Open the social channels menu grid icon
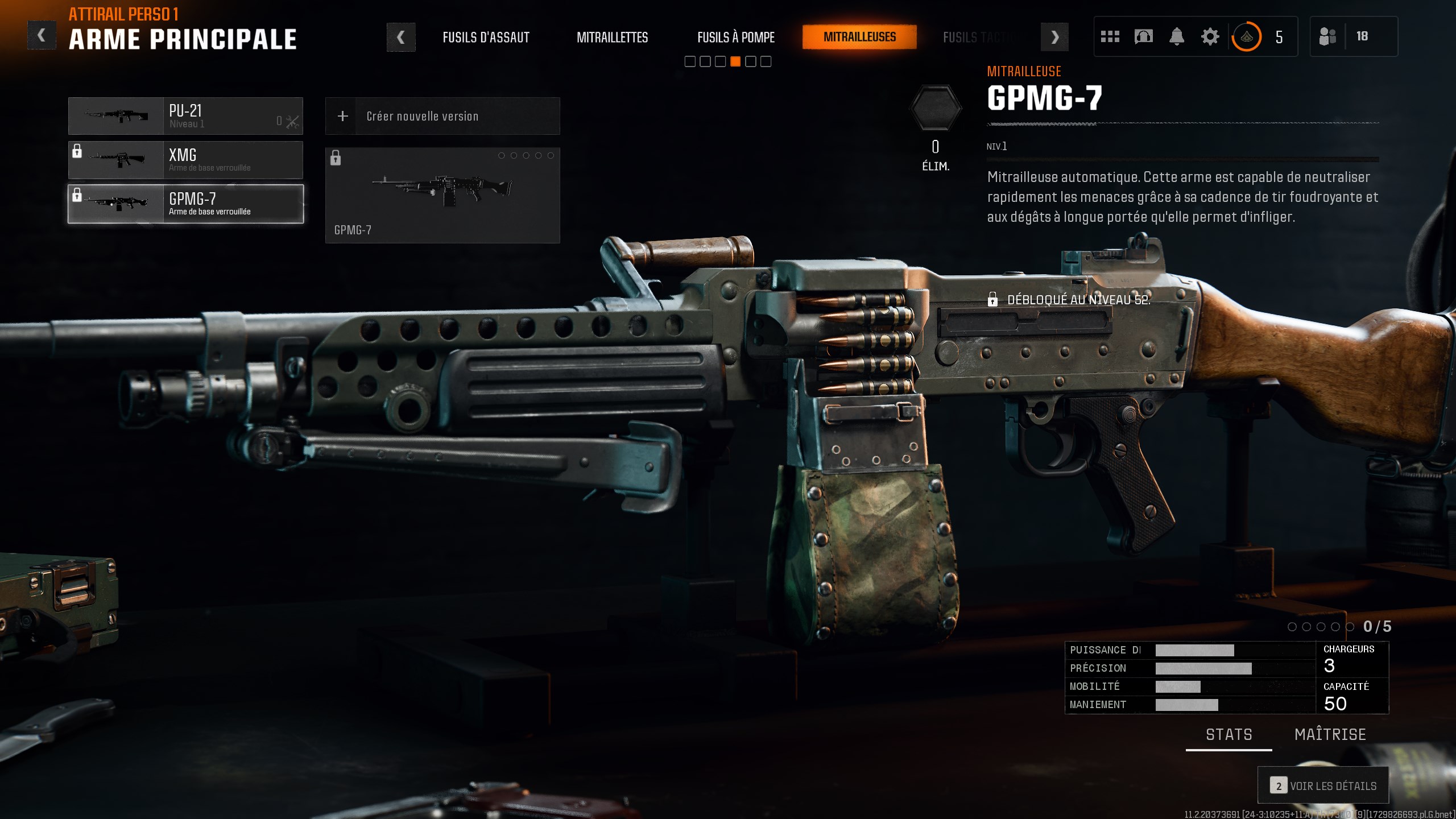This screenshot has width=1456, height=819. (x=1111, y=36)
